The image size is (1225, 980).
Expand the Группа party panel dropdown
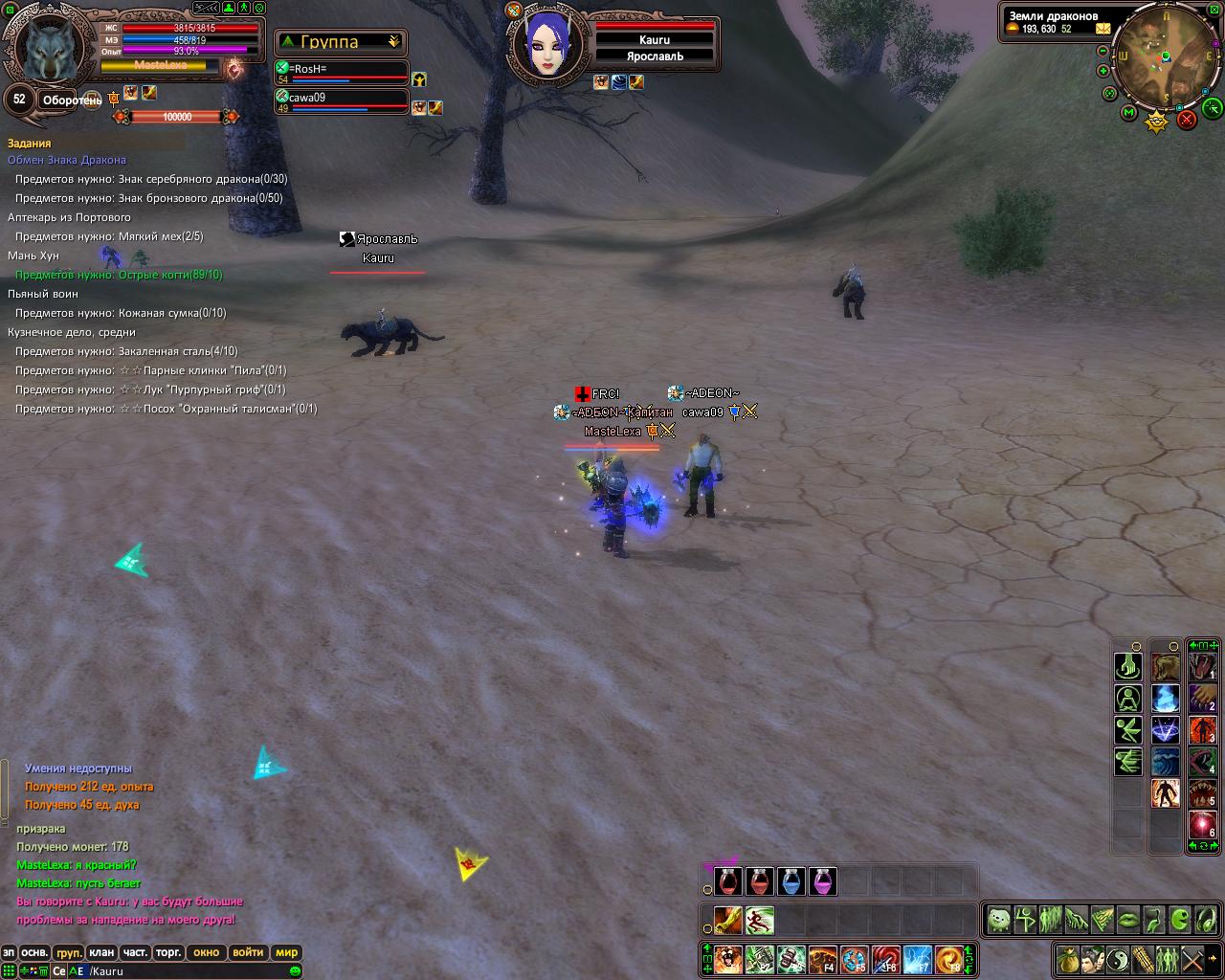393,42
